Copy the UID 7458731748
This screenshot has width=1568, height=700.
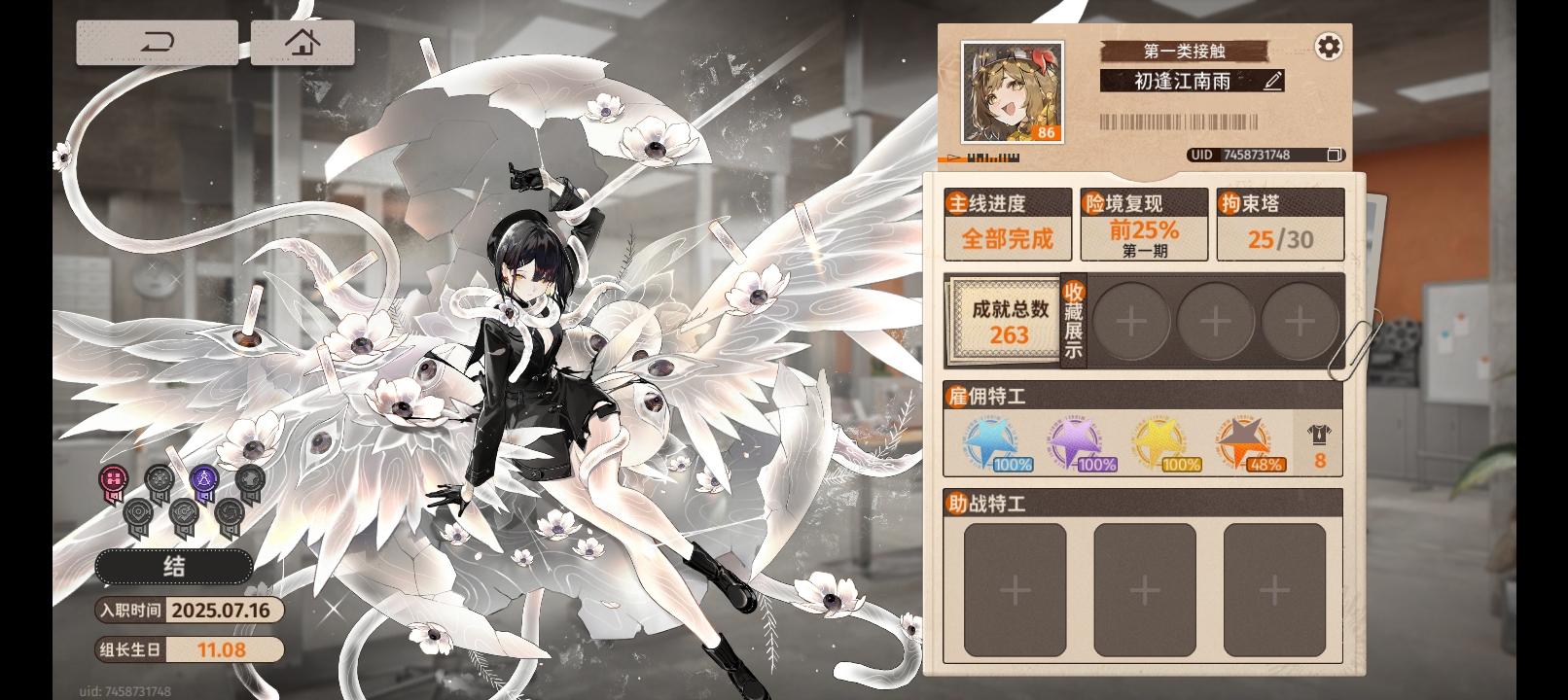click(x=1333, y=155)
